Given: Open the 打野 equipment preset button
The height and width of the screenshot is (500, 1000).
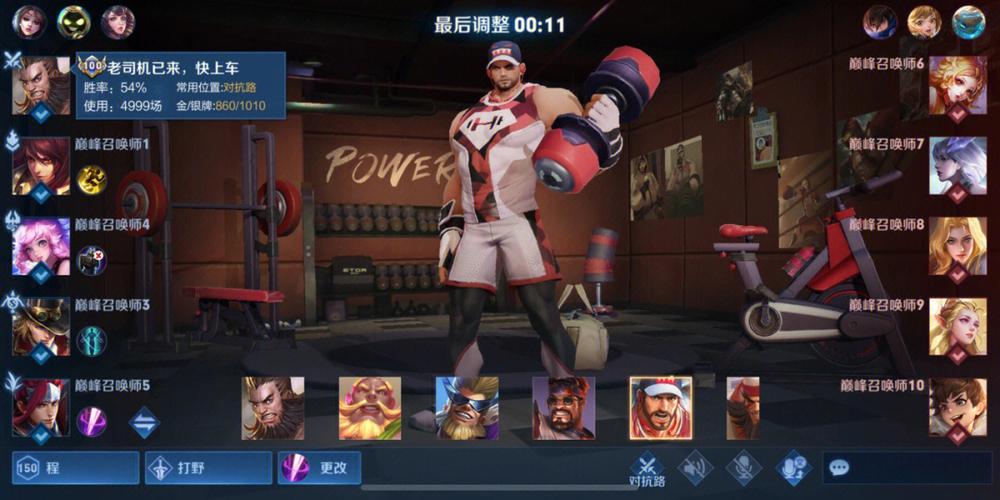Looking at the screenshot, I should click(x=208, y=467).
